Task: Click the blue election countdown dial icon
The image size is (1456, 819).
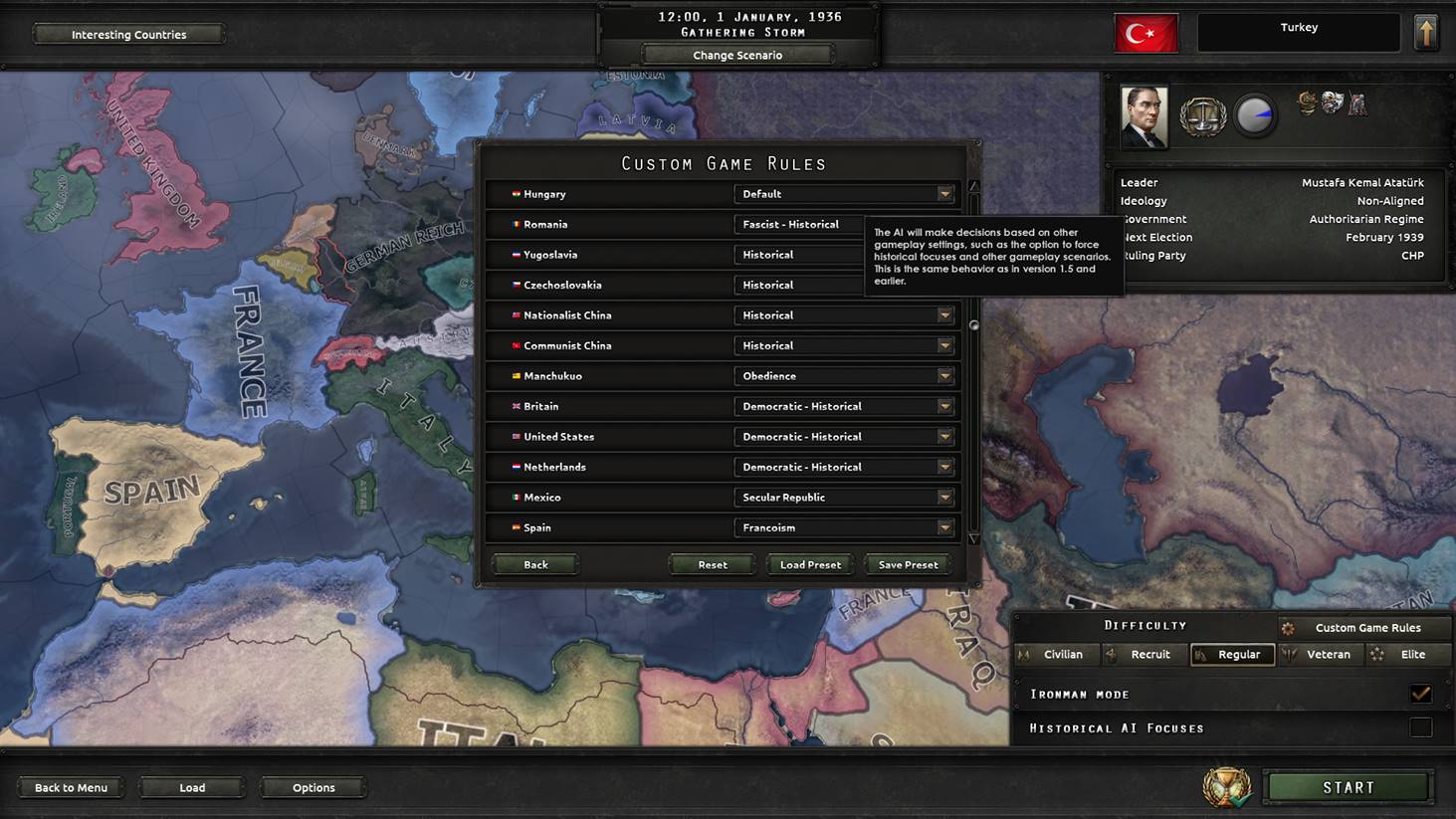Action: (x=1255, y=114)
